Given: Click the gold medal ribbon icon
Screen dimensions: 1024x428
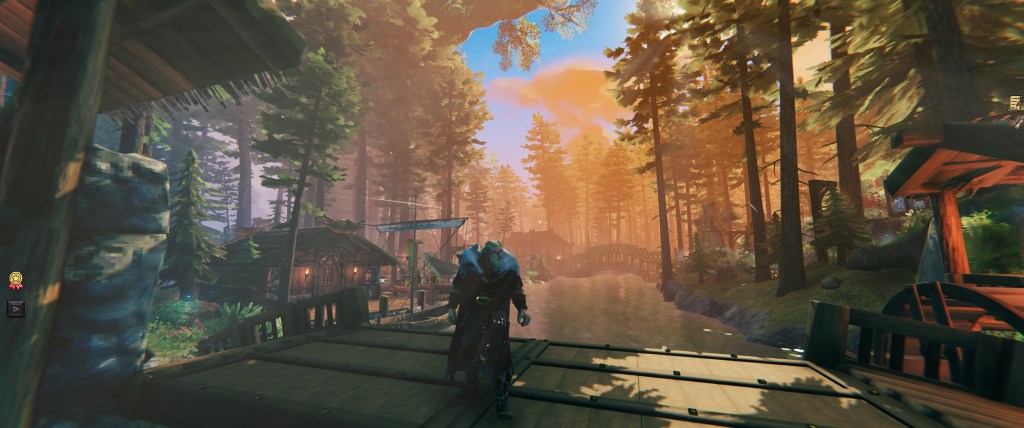Looking at the screenshot, I should coord(15,281).
